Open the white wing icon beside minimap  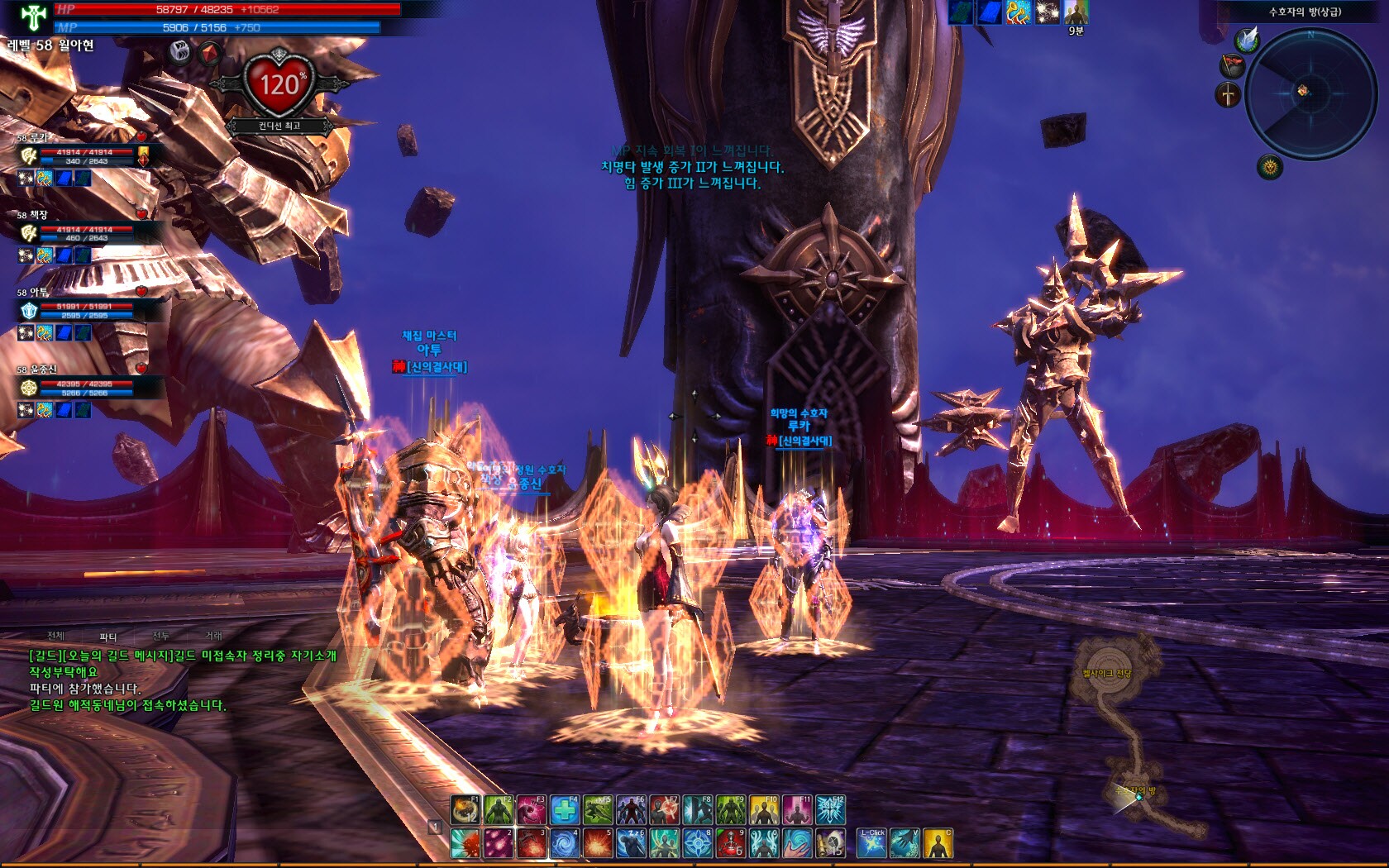pos(1247,39)
